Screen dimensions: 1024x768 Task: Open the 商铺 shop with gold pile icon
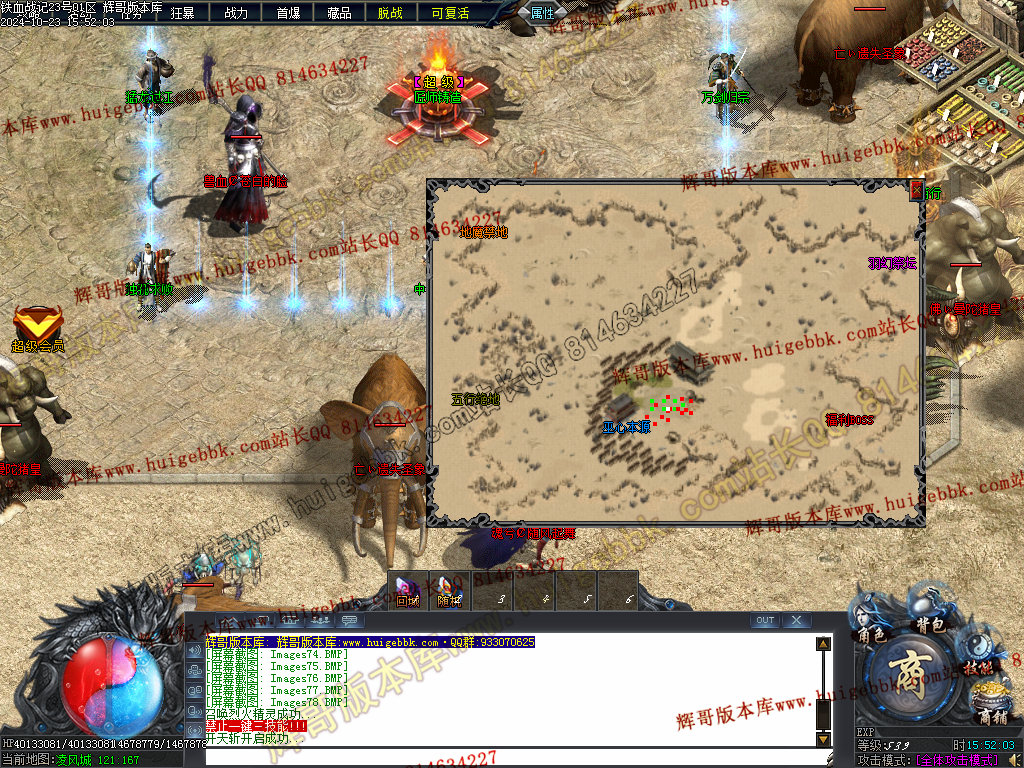(992, 706)
